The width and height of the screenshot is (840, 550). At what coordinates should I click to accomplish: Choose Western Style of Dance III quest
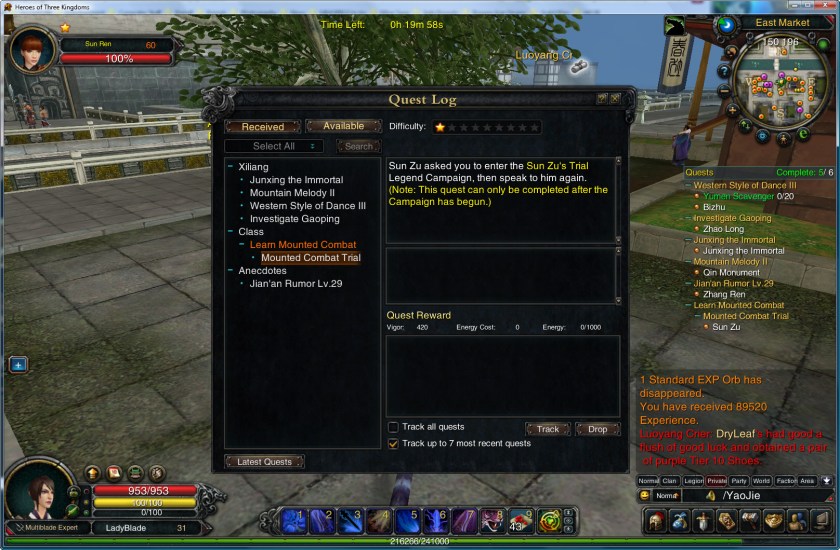[307, 206]
